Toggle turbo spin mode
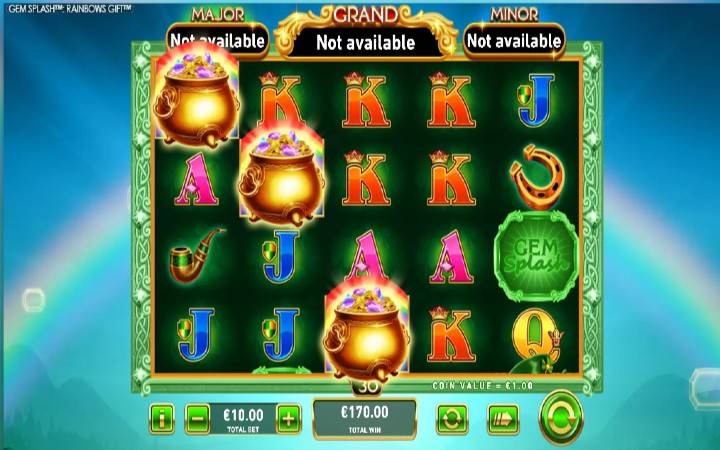Viewport: 720px width, 450px height. point(503,418)
